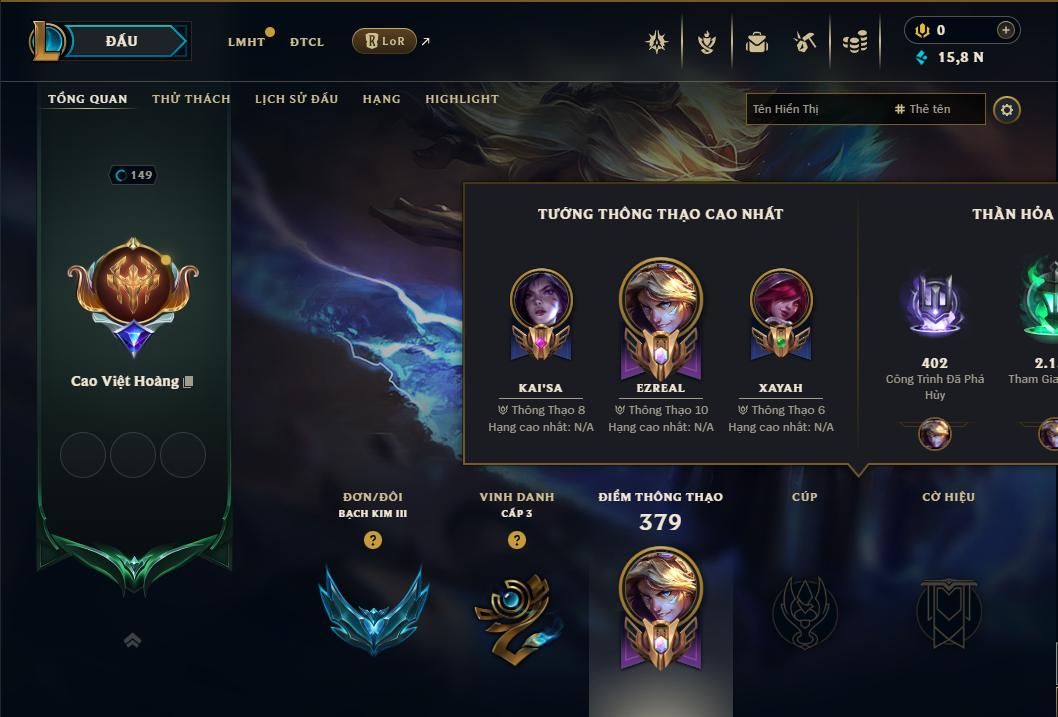
Task: Open the Lịch Sử Đấu tab
Action: pyautogui.click(x=296, y=99)
